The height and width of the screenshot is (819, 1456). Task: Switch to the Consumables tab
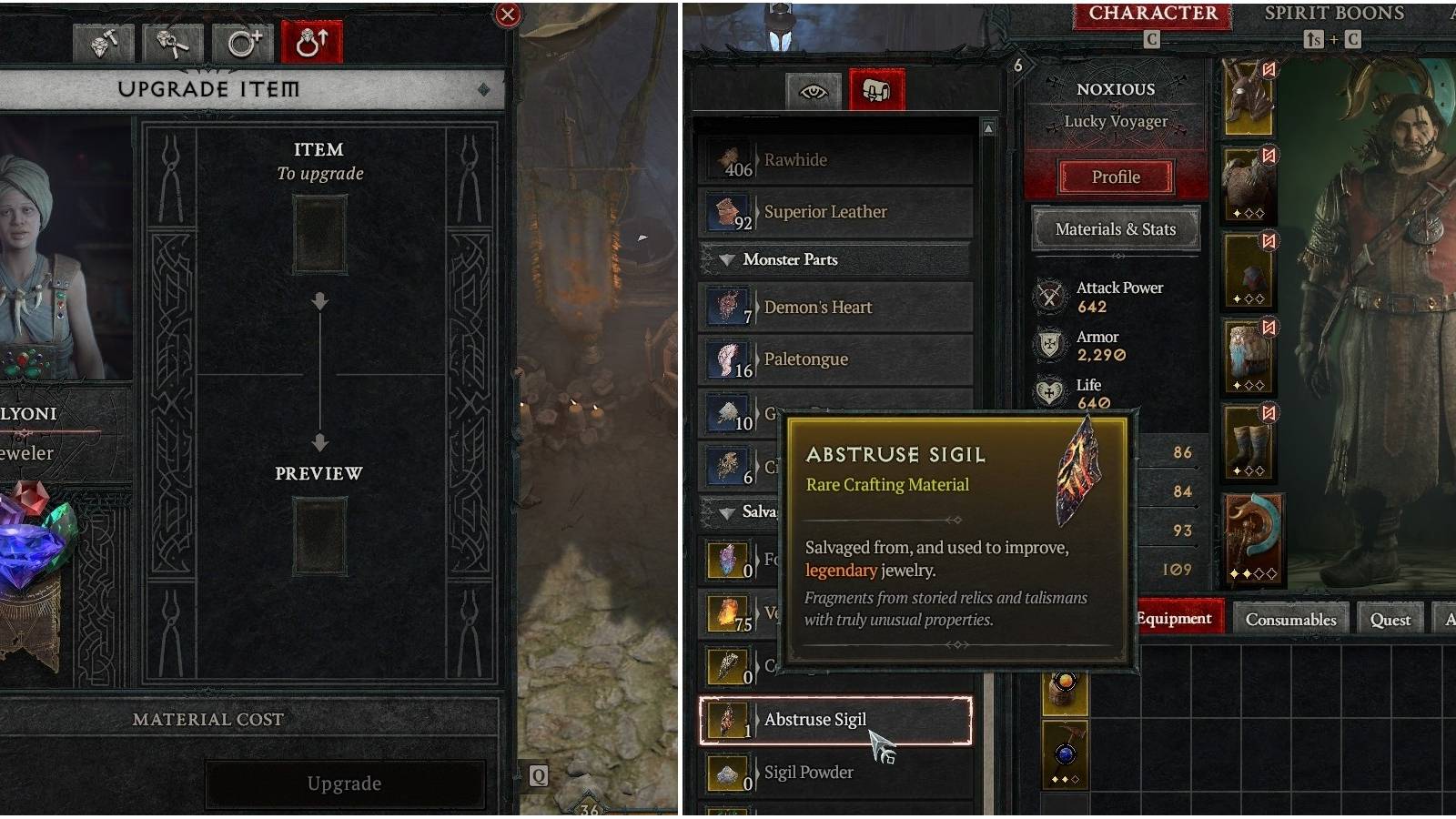click(1291, 619)
